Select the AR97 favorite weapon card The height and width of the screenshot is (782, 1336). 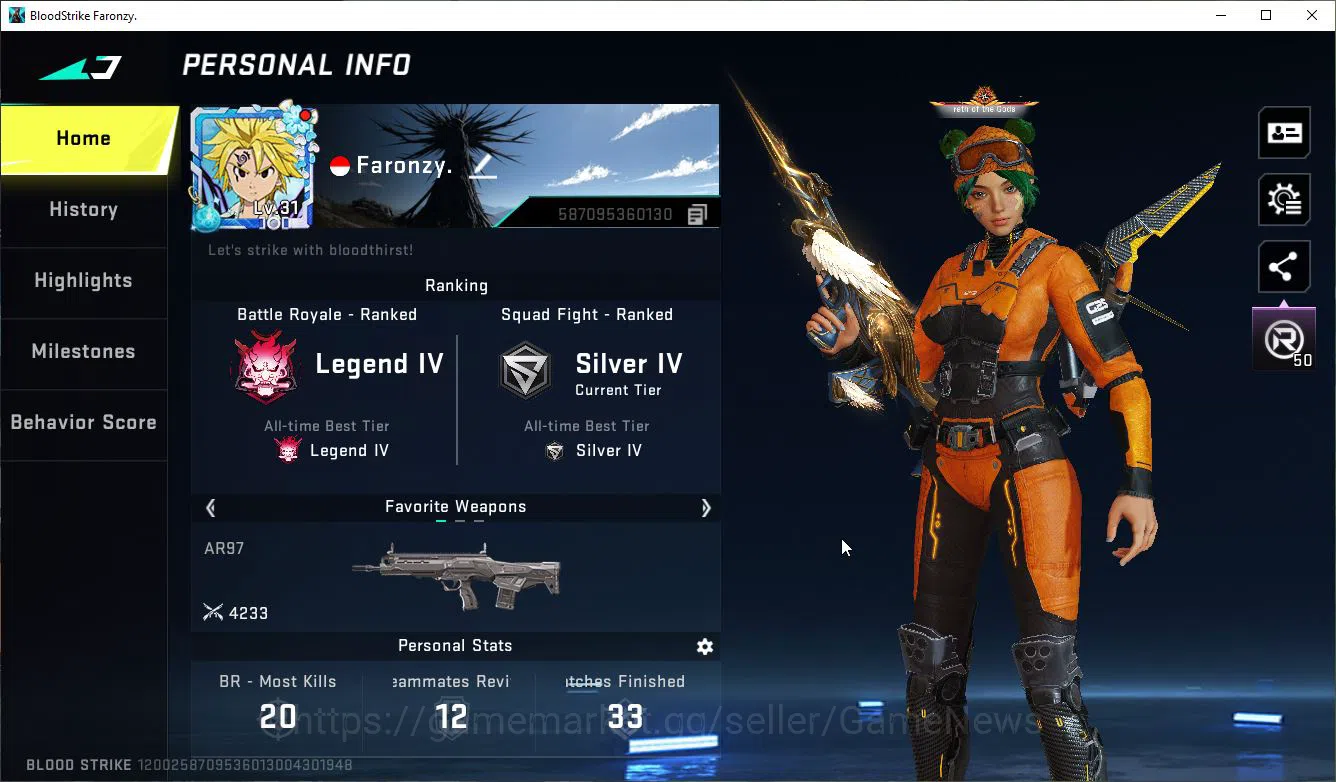coord(455,576)
